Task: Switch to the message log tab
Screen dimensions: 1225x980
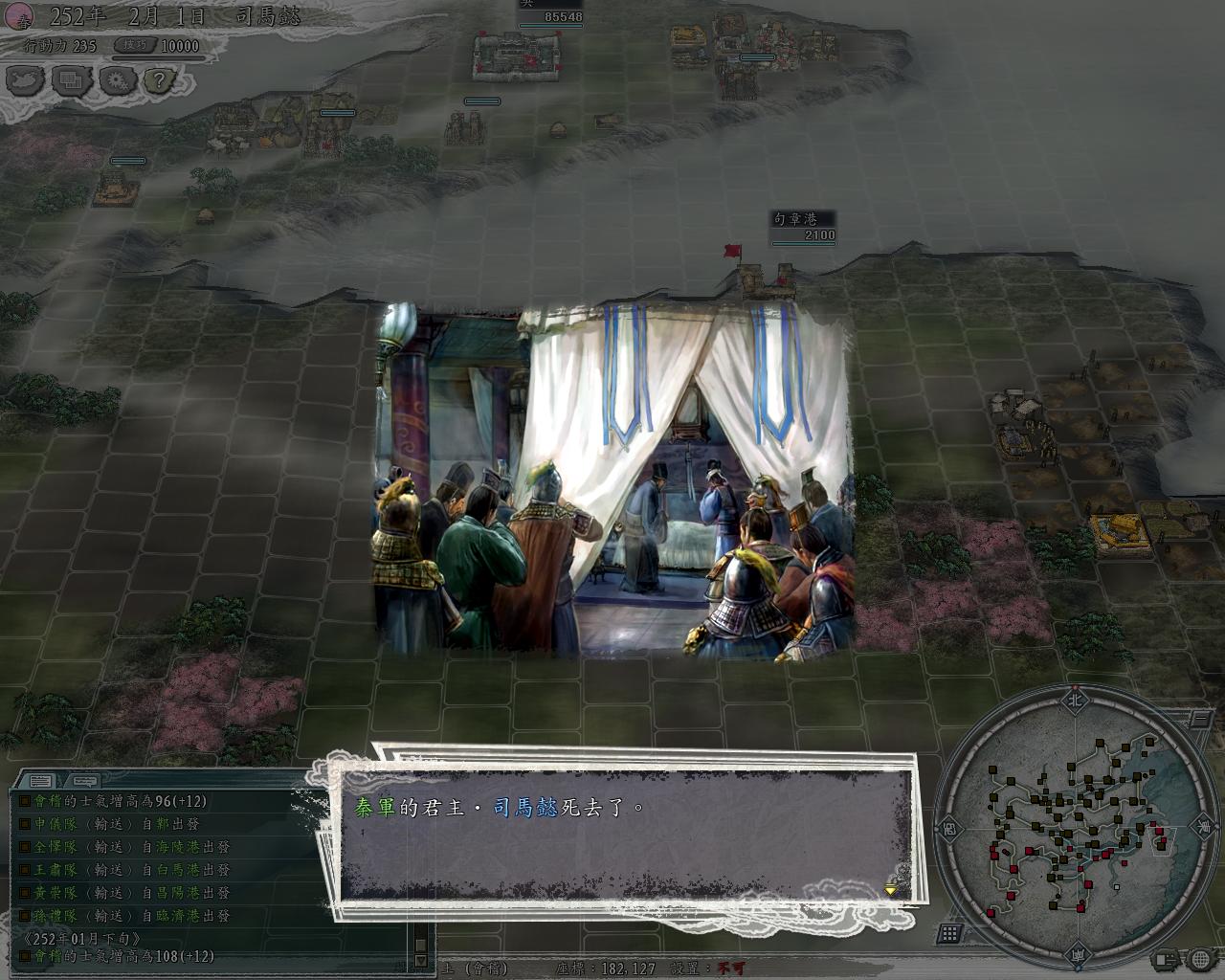Action: tap(39, 780)
